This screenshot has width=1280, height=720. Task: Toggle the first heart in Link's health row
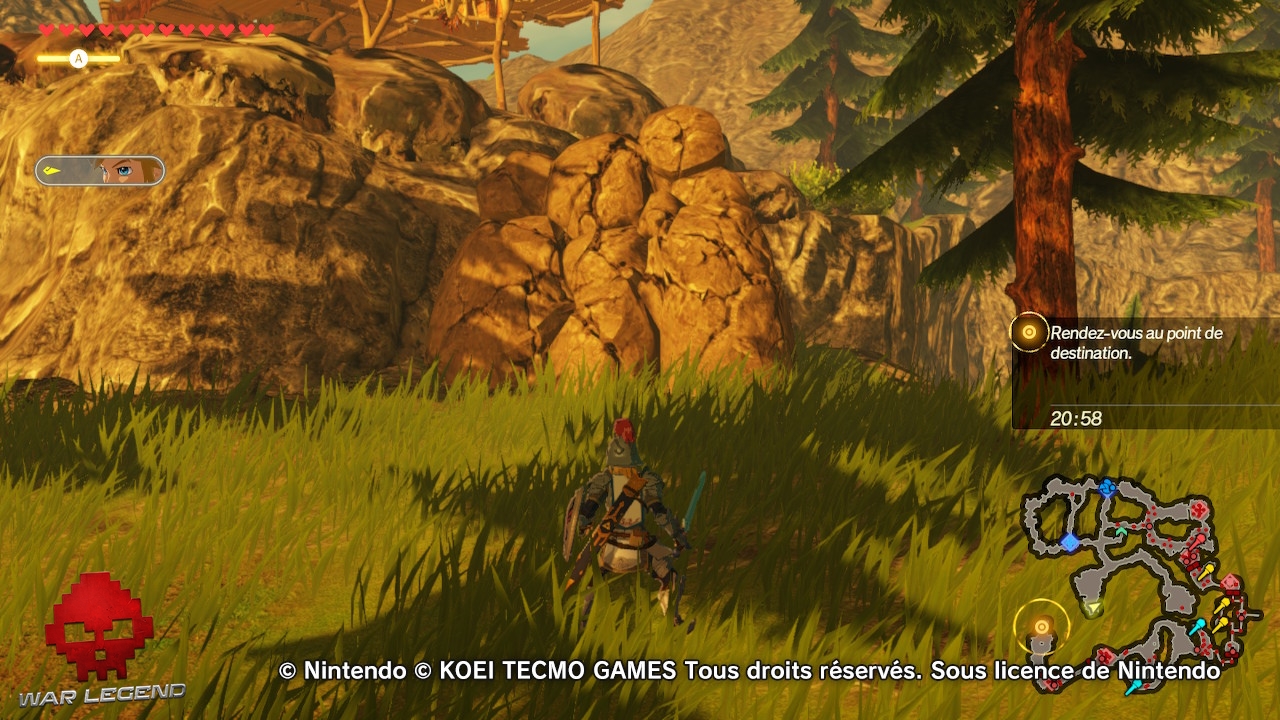pyautogui.click(x=46, y=30)
